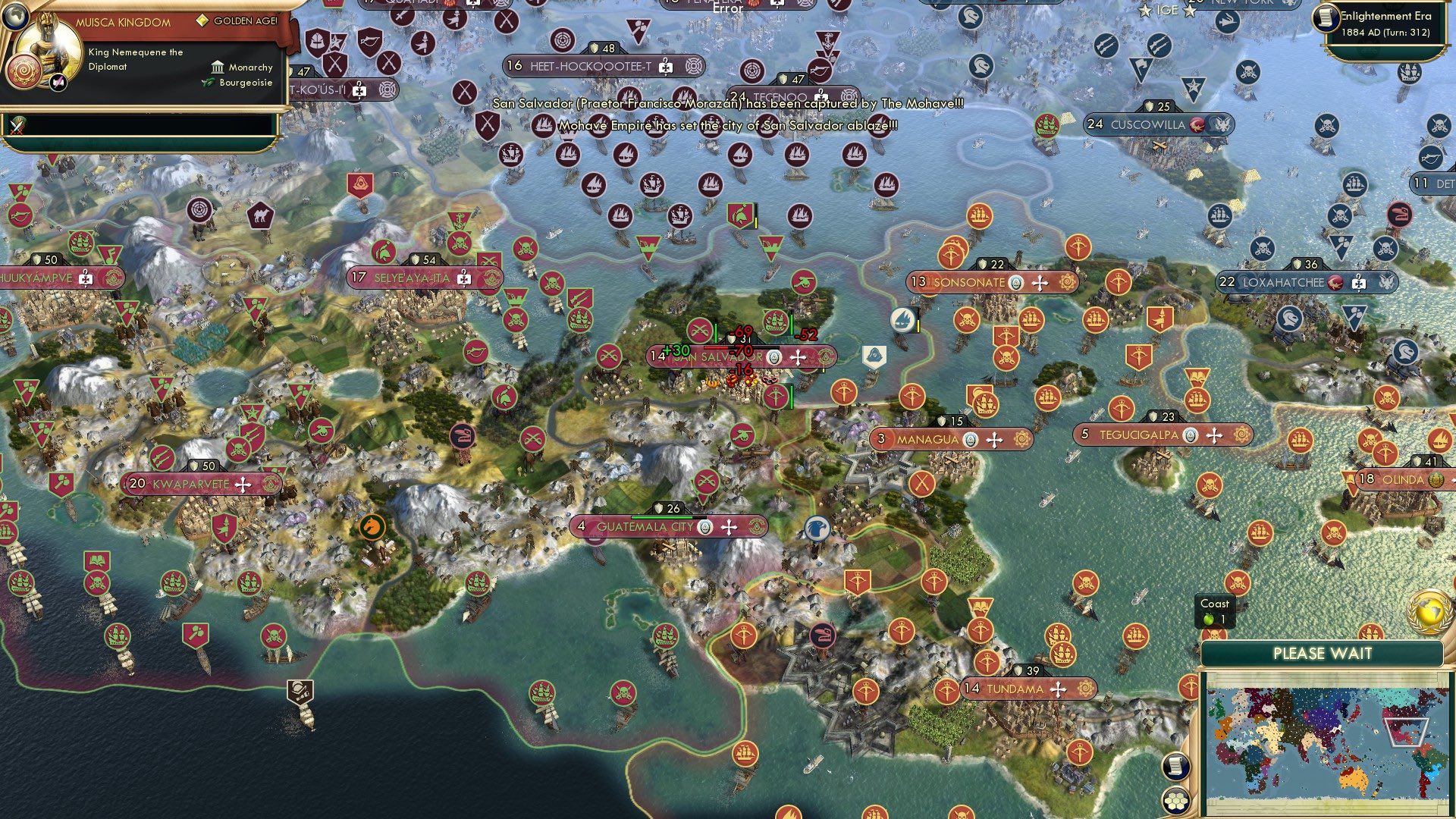This screenshot has height=819, width=1456.
Task: Open the IGE in-game editor label
Action: click(x=1167, y=10)
